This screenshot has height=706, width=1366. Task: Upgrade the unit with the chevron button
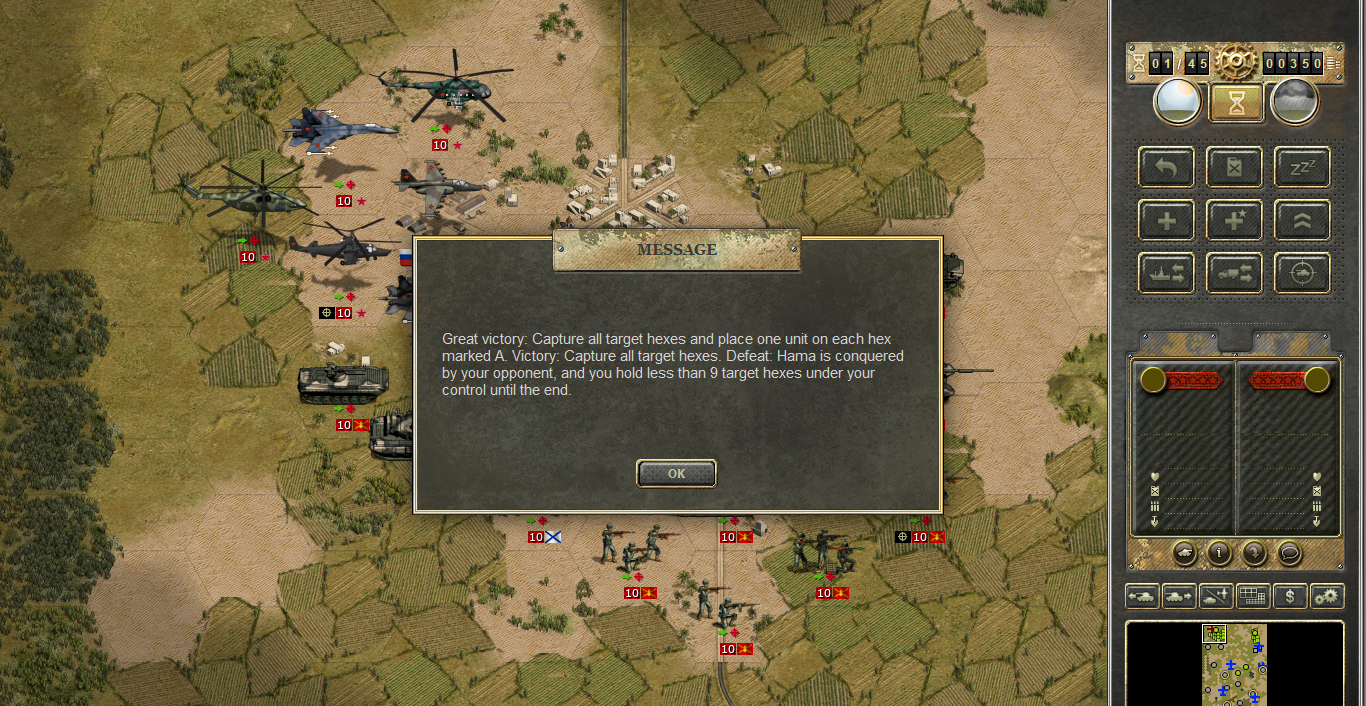pos(1302,220)
